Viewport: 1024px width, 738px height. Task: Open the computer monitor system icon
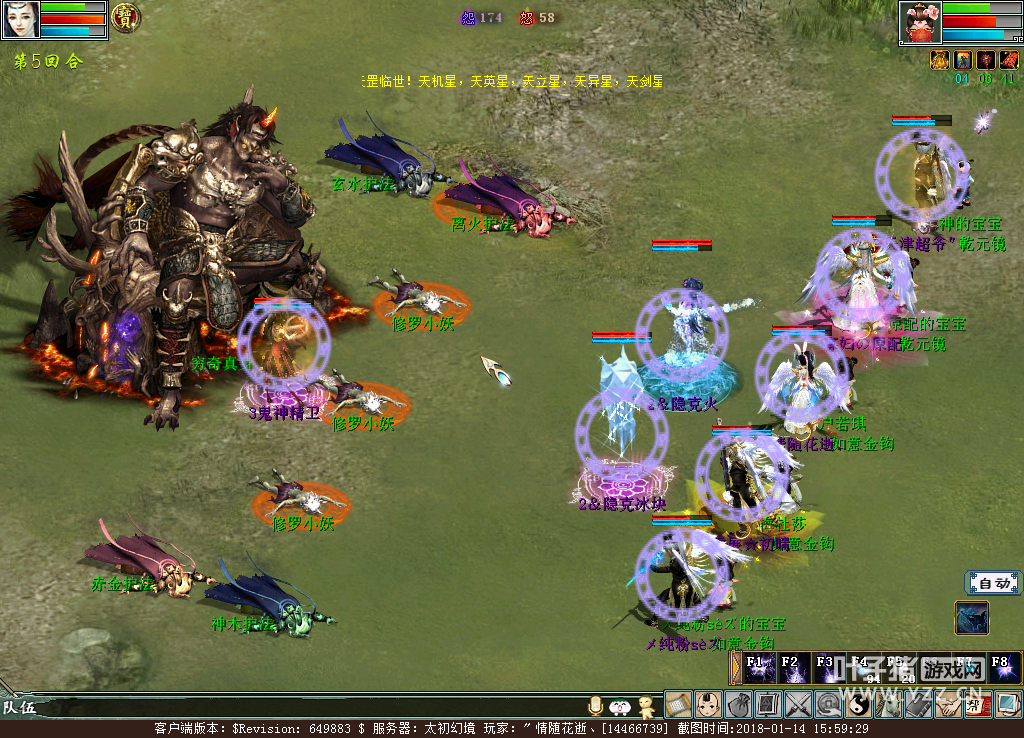[x=1008, y=705]
